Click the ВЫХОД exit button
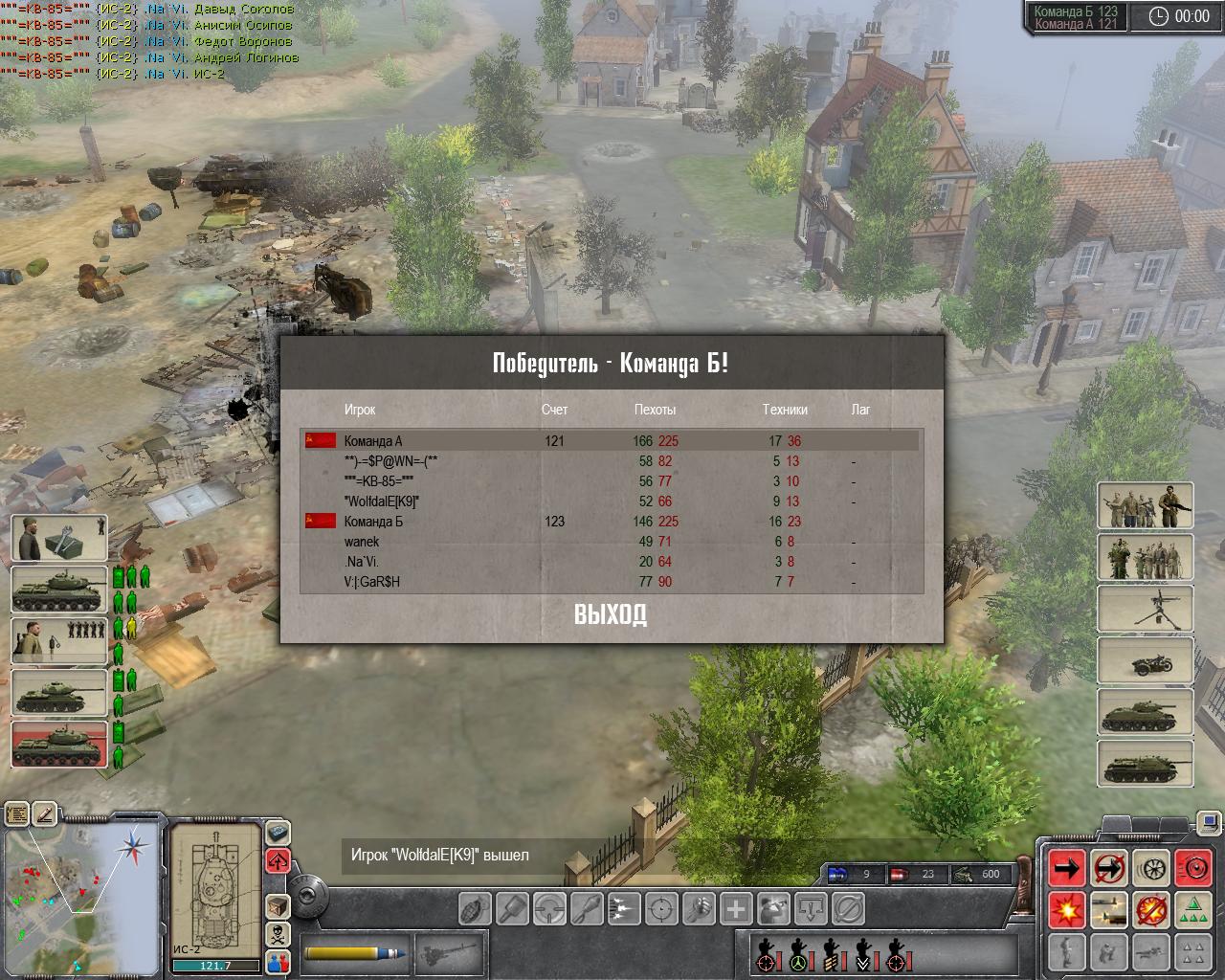The image size is (1225, 980). [x=611, y=615]
